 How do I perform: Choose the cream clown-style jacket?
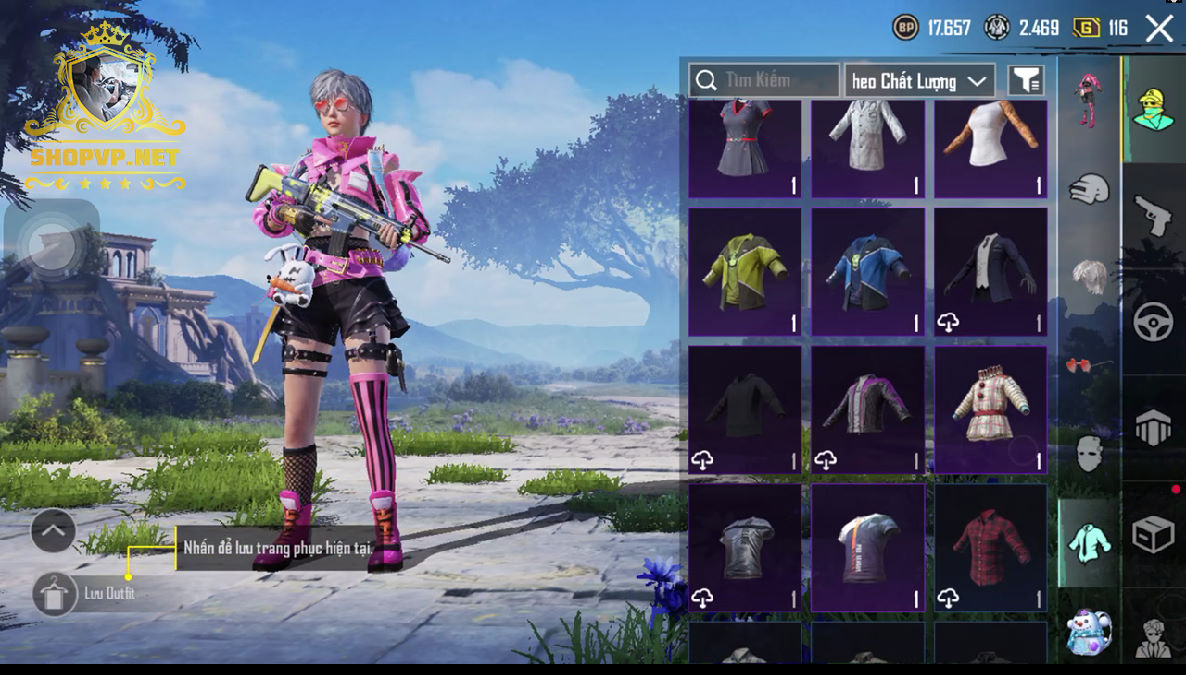[990, 409]
